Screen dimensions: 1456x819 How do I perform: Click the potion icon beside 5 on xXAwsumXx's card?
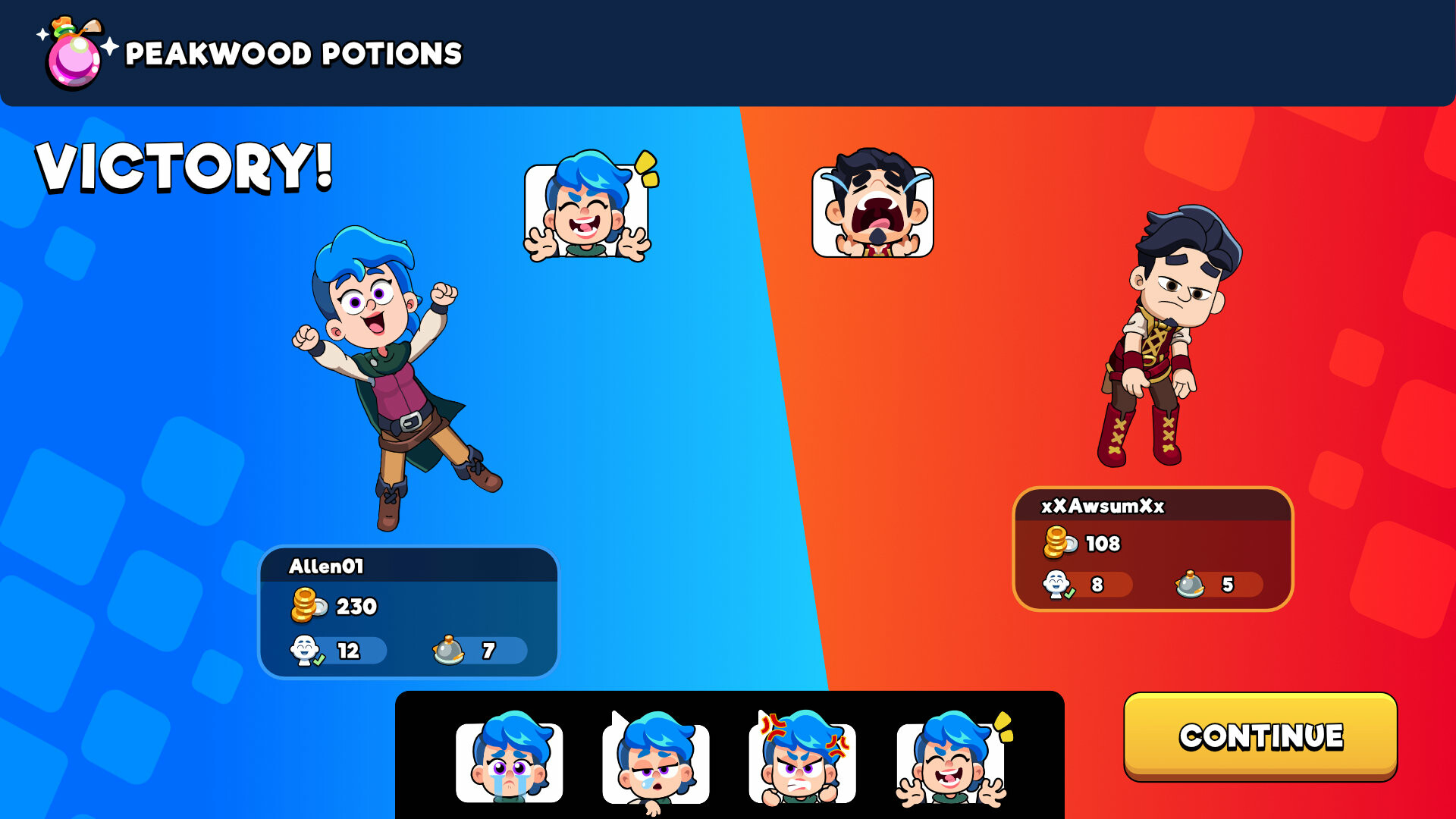(x=1190, y=585)
